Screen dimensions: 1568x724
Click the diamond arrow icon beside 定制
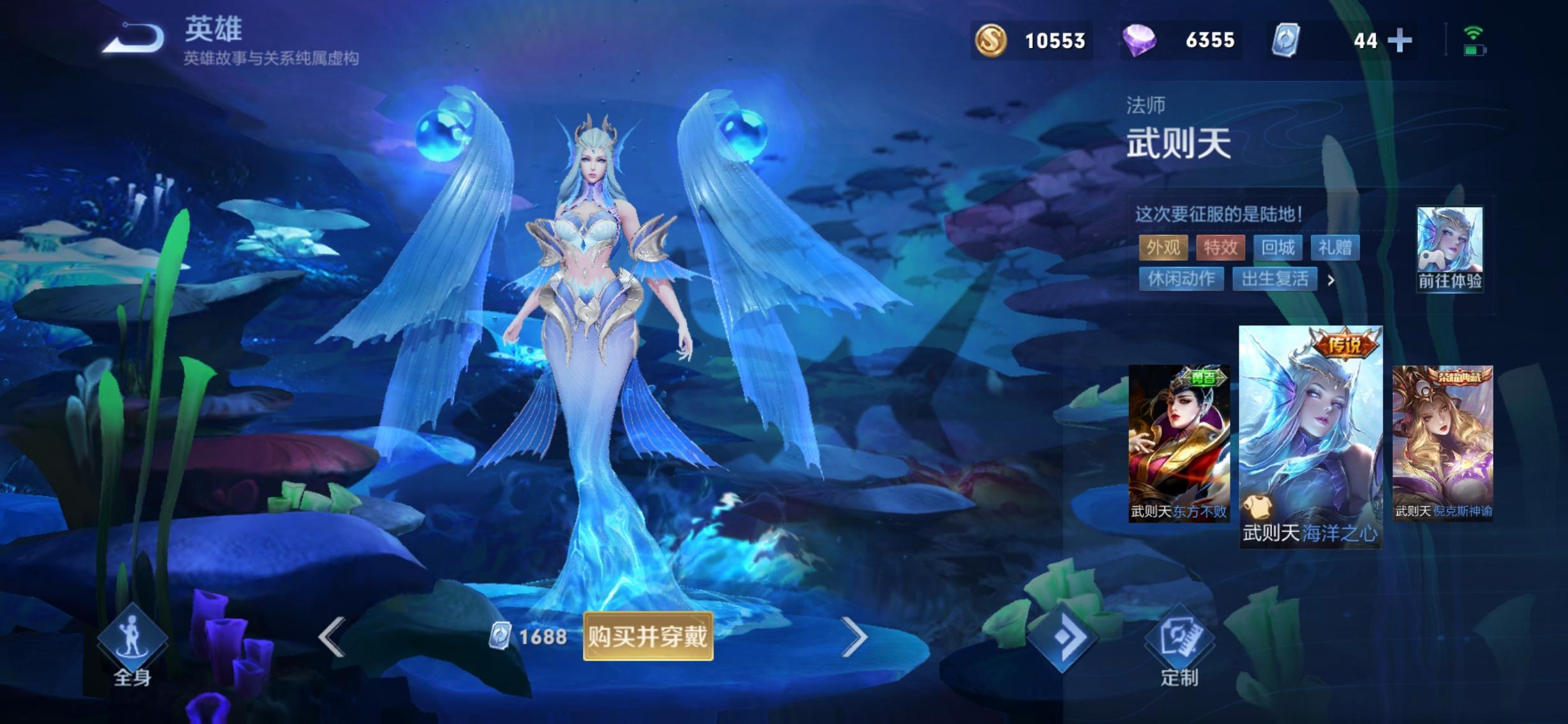(x=1062, y=637)
